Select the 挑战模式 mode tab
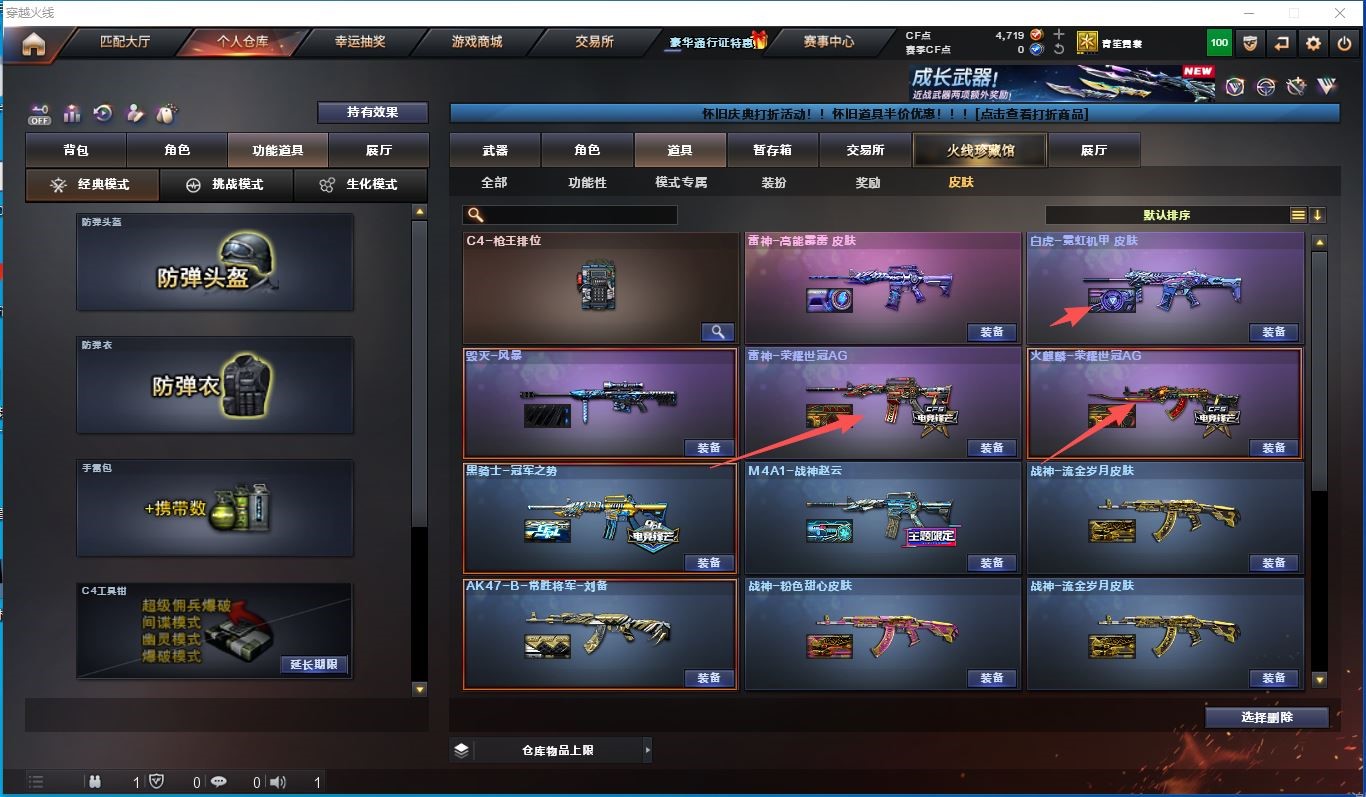Viewport: 1366px width, 797px height. point(226,185)
